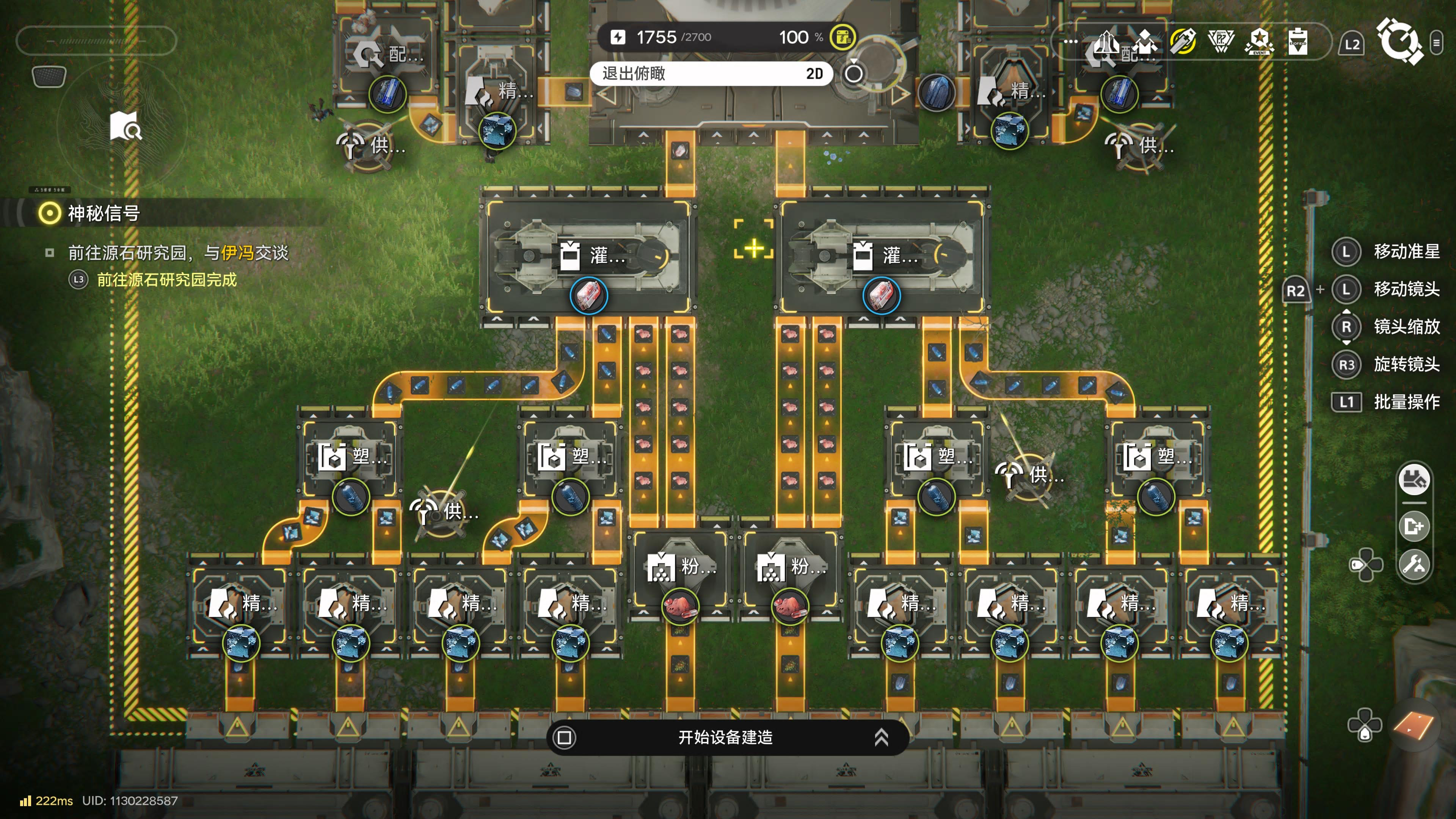The image size is (1456, 819).
Task: Click the yellow power indicator beside 100%
Action: 842,37
